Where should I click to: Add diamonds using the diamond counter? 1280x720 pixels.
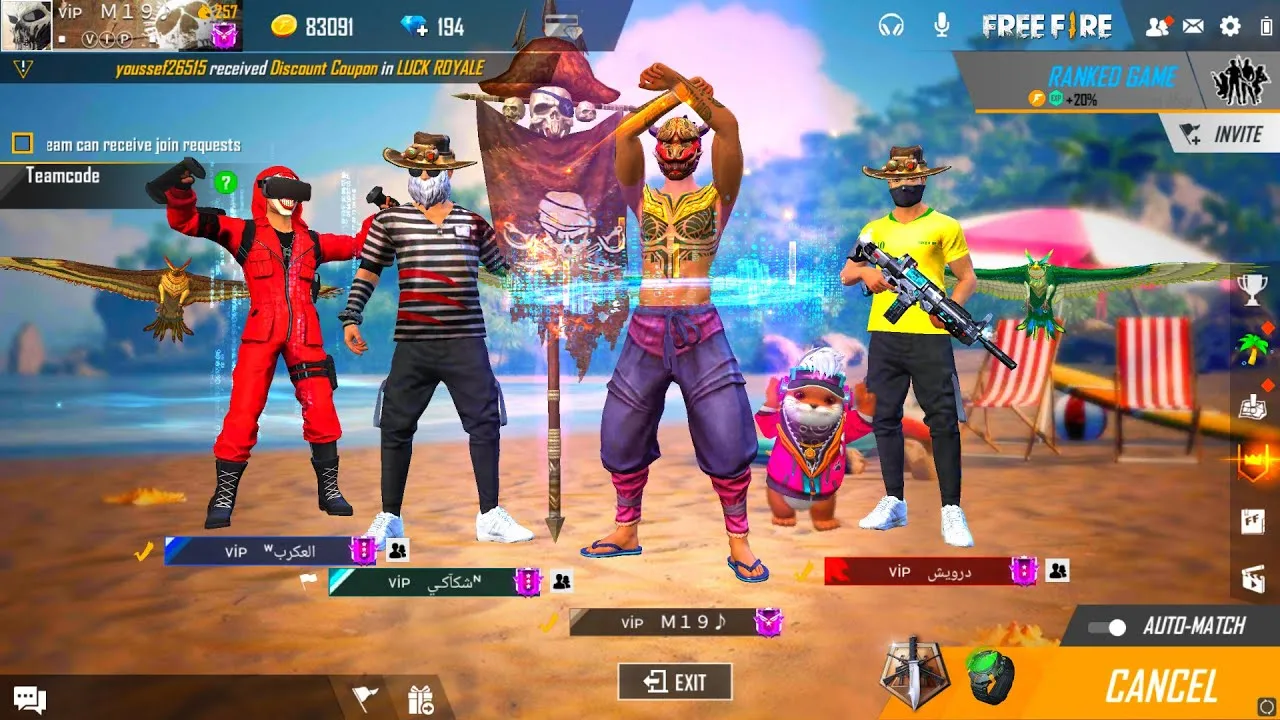[x=431, y=27]
